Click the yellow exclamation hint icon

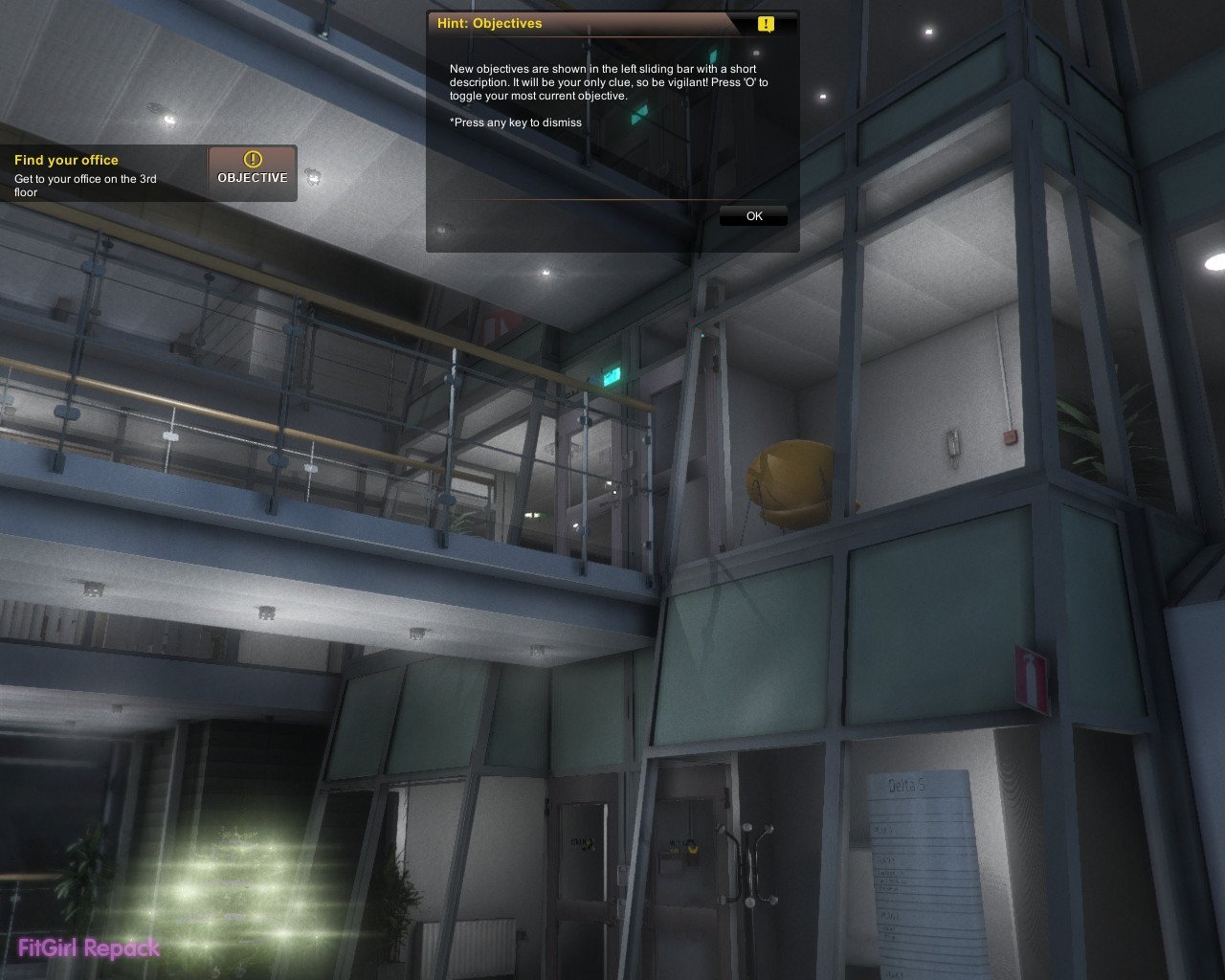click(x=766, y=24)
